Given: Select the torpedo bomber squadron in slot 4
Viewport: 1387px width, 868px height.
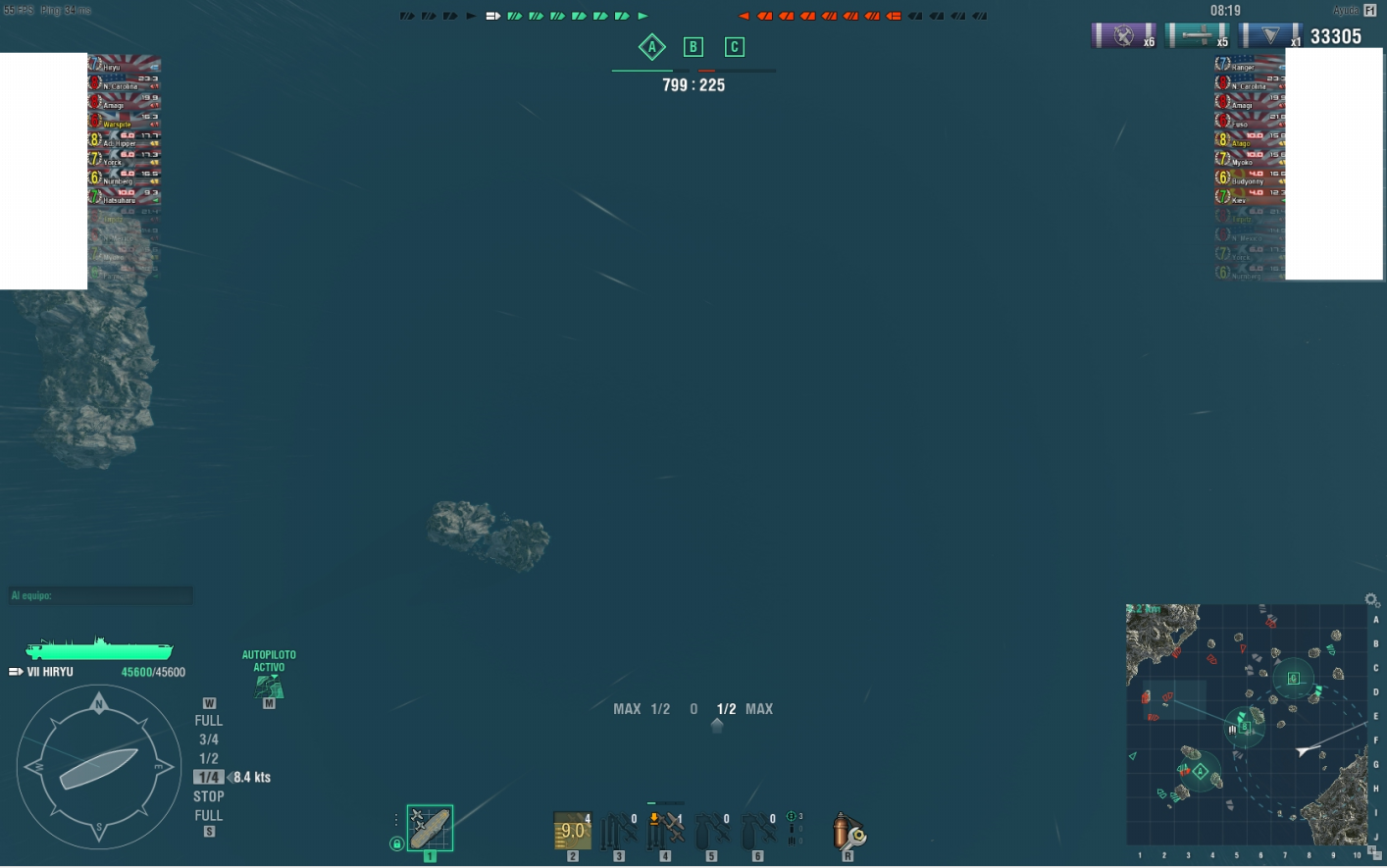Looking at the screenshot, I should point(664,831).
